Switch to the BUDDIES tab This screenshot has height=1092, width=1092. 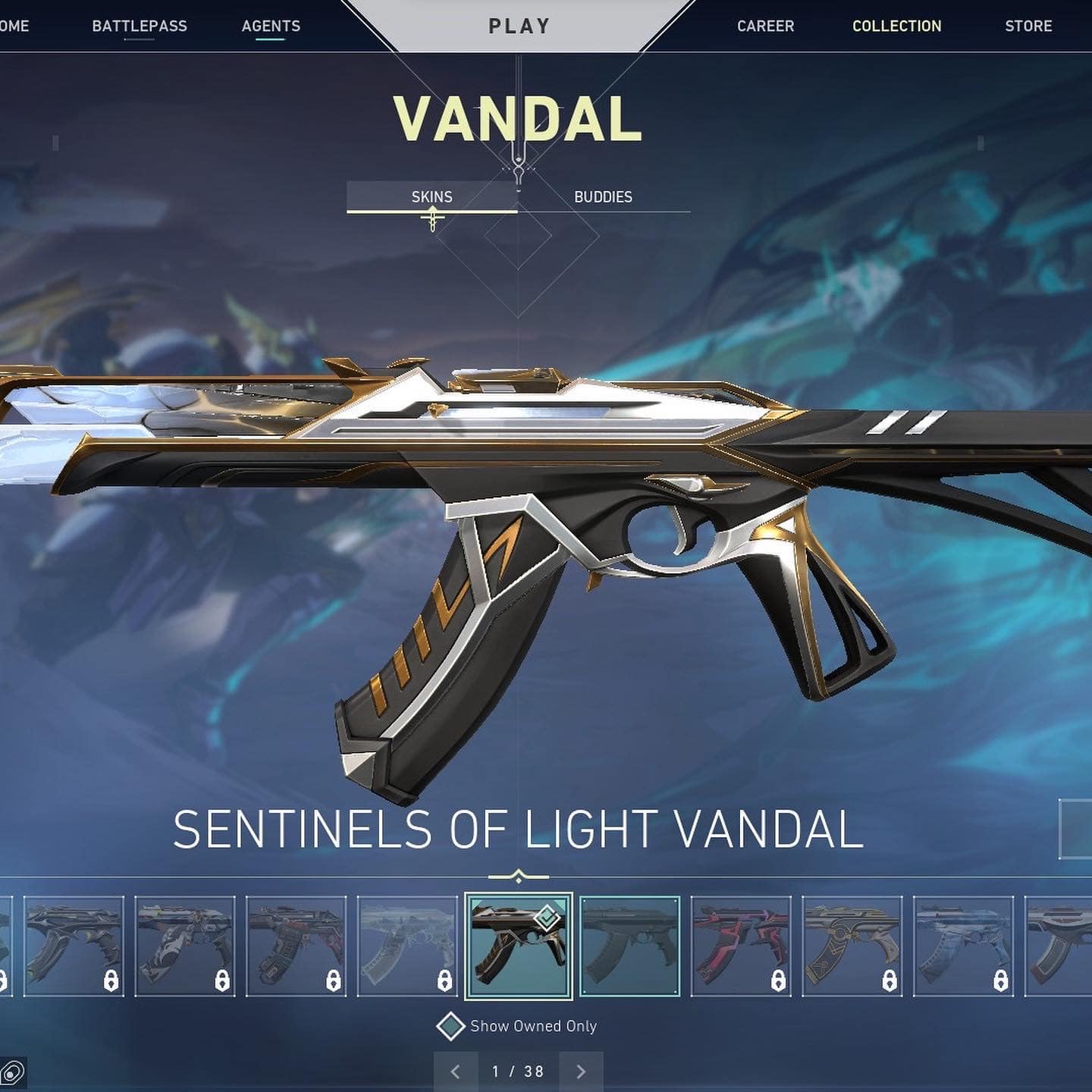[x=603, y=197]
